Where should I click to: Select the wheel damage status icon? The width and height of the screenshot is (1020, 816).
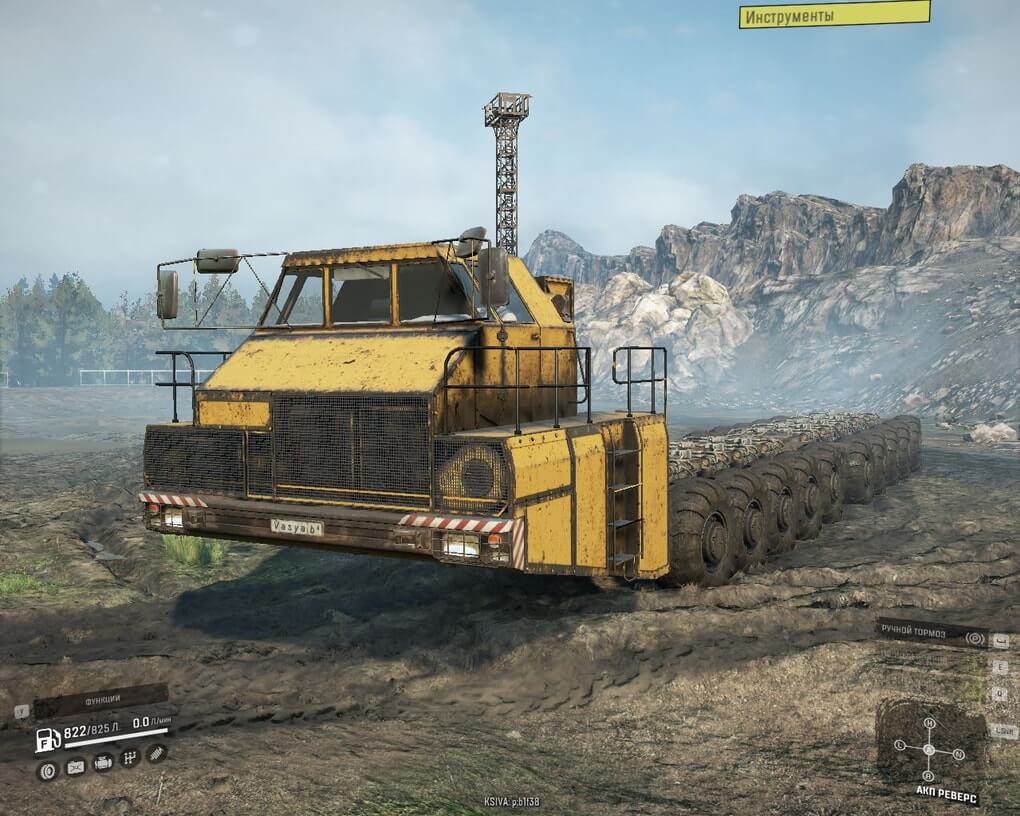click(x=47, y=769)
